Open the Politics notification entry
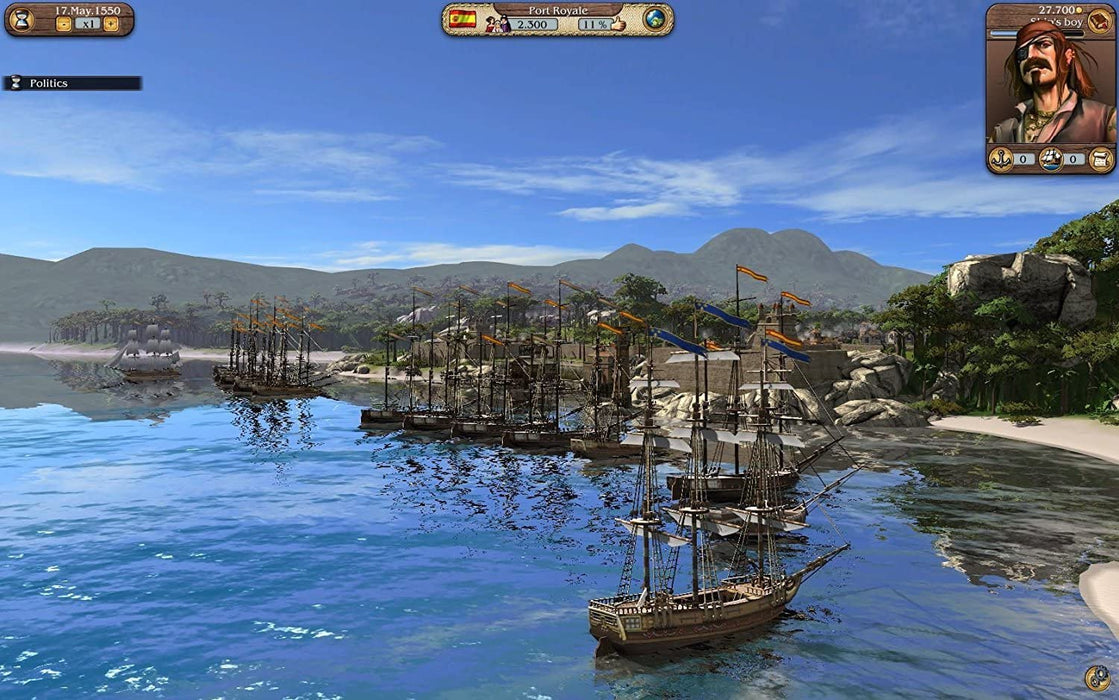The image size is (1119, 700). click(72, 83)
